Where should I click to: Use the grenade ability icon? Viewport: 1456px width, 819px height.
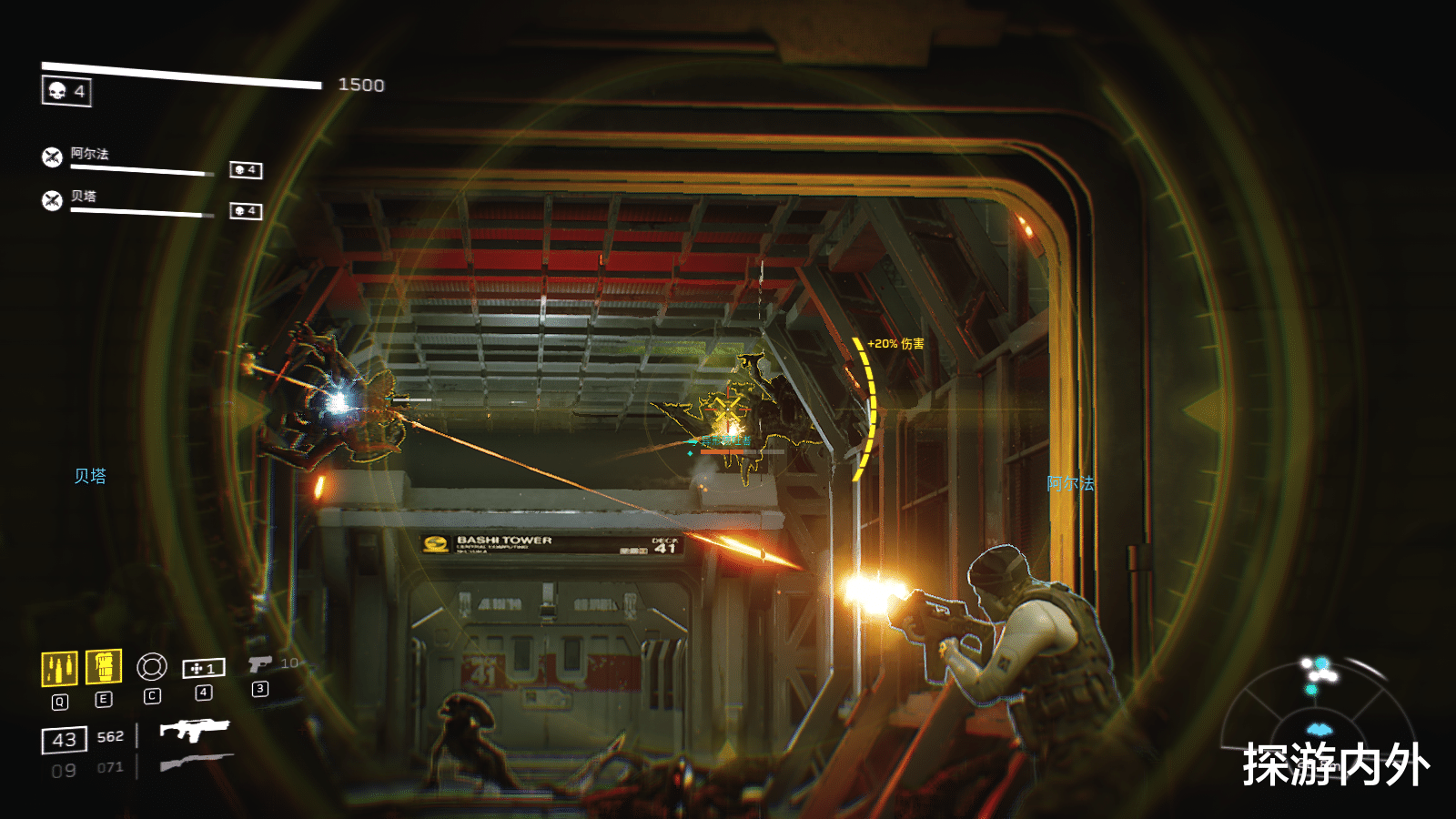(x=104, y=667)
